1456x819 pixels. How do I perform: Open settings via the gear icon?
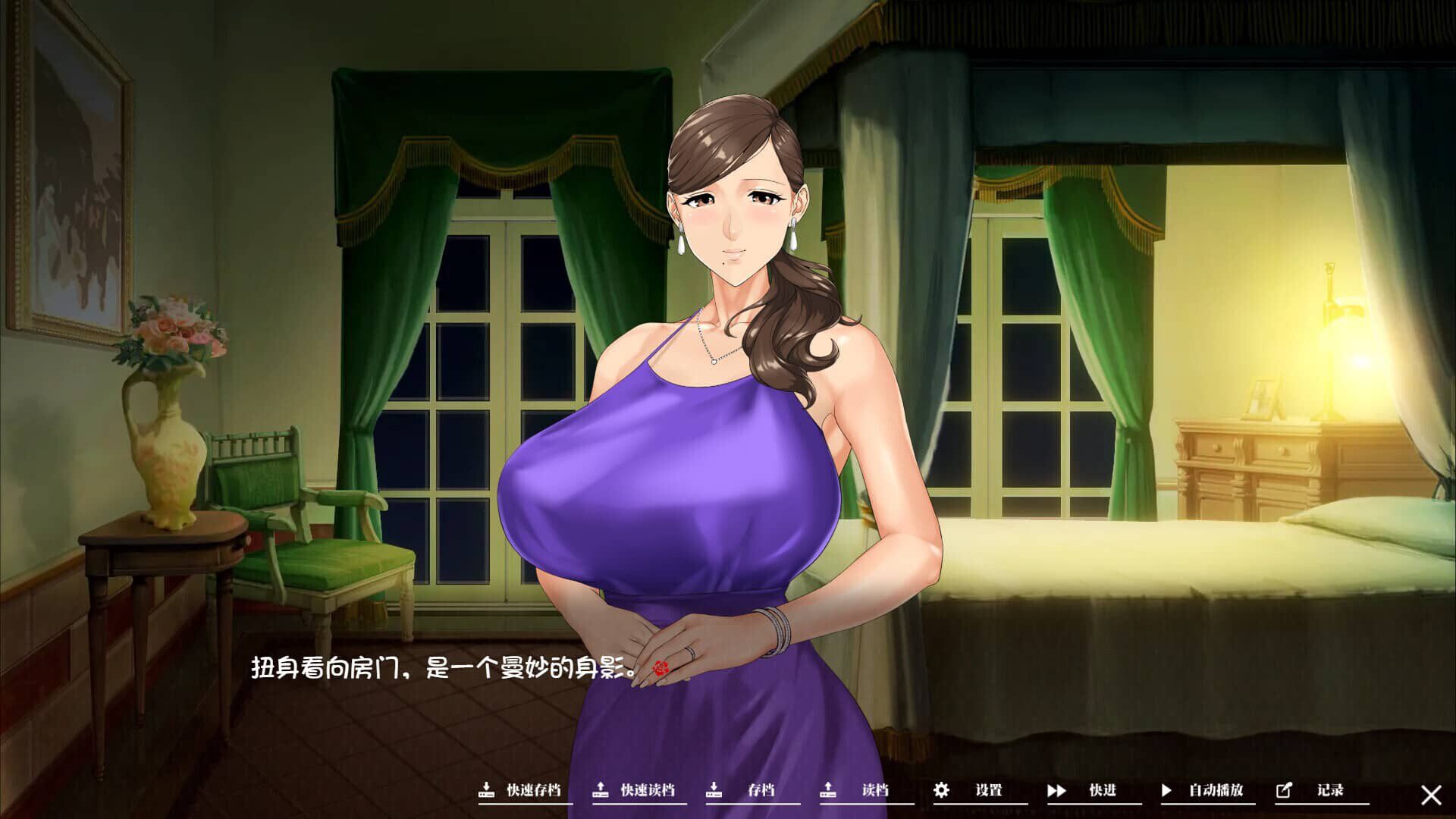click(x=940, y=789)
